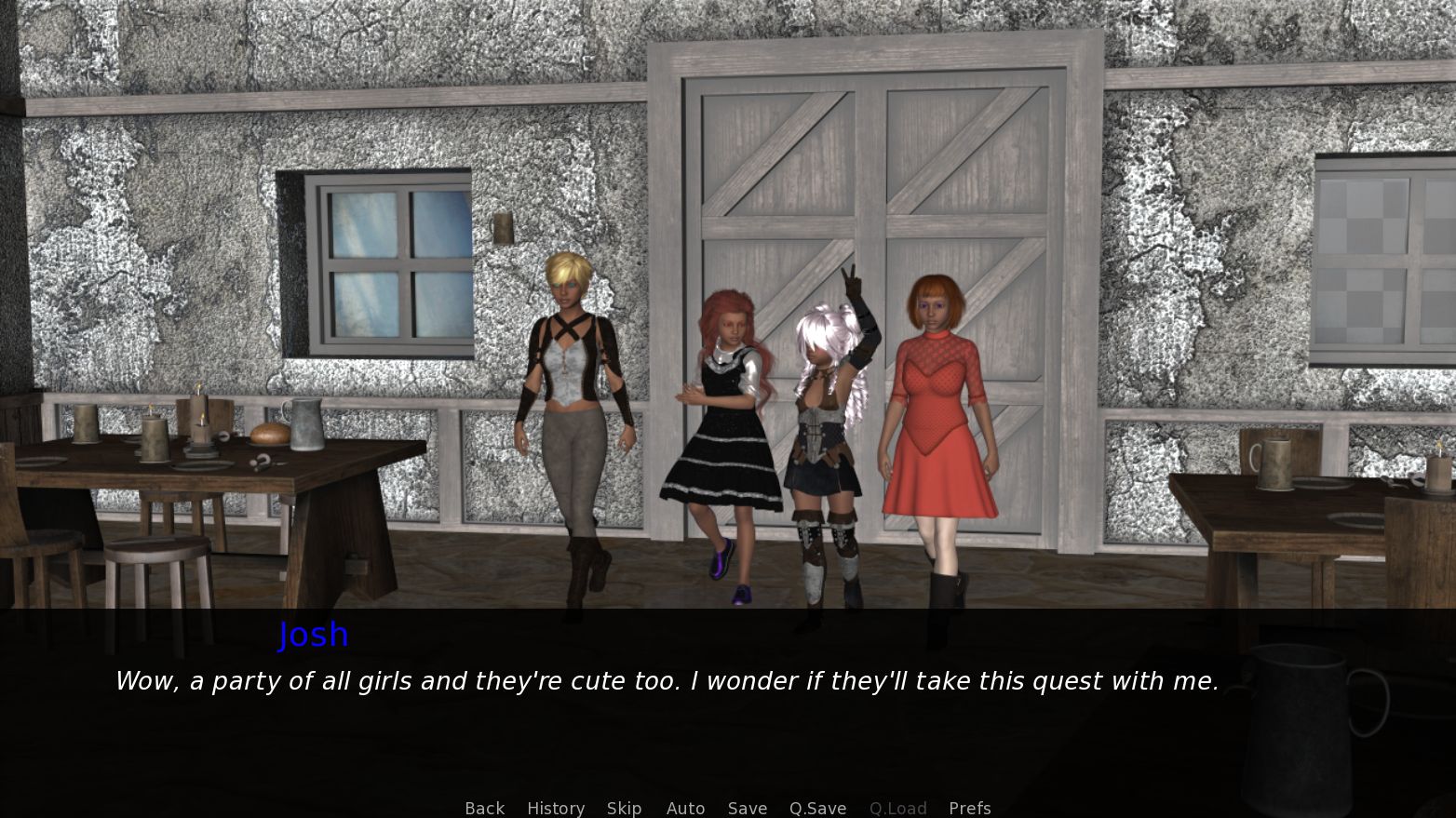Image resolution: width=1456 pixels, height=818 pixels.
Task: Click the dialogue box to advance text
Action: (667, 681)
